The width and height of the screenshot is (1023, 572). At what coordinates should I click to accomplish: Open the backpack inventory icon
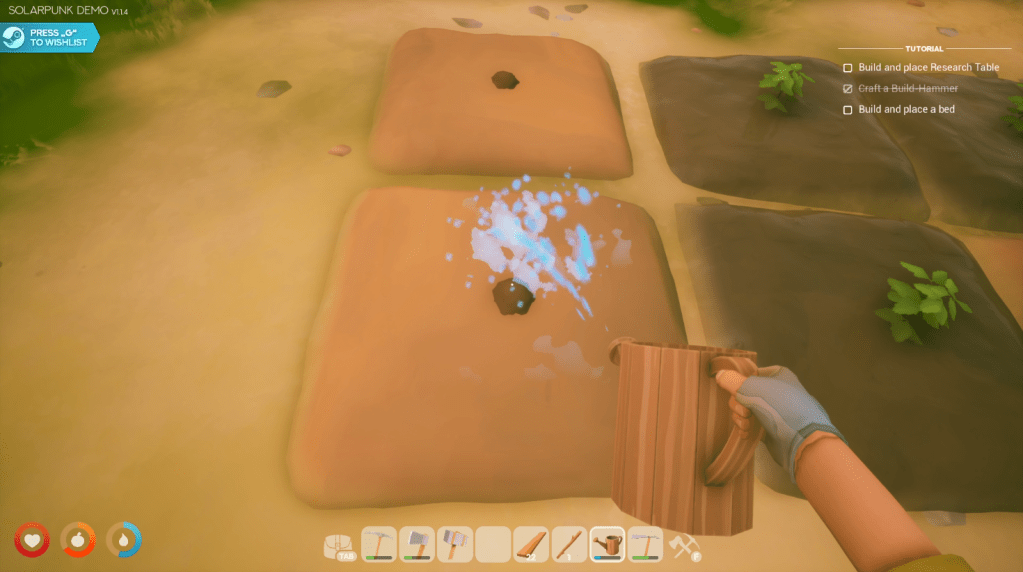pyautogui.click(x=338, y=545)
